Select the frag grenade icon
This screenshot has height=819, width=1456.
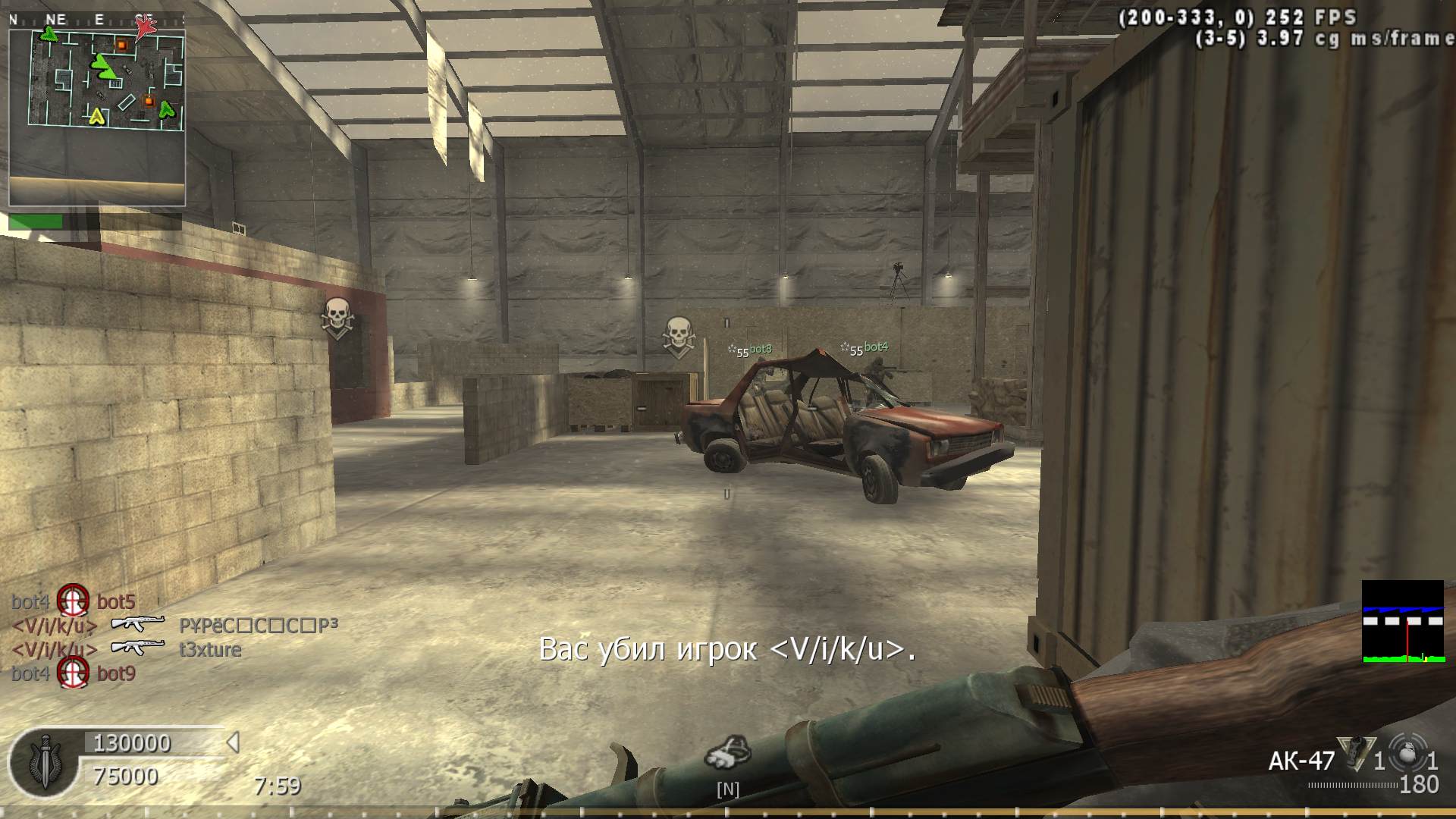[1407, 755]
